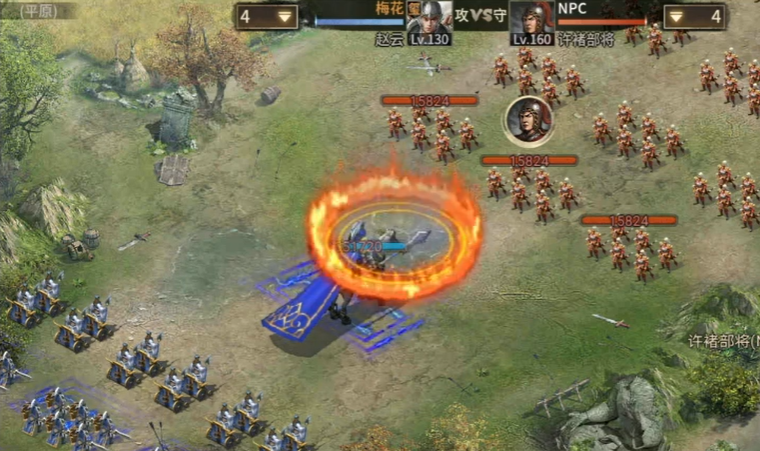Expand the left army count dropdown
Screen dimensions: 760x451
click(286, 16)
